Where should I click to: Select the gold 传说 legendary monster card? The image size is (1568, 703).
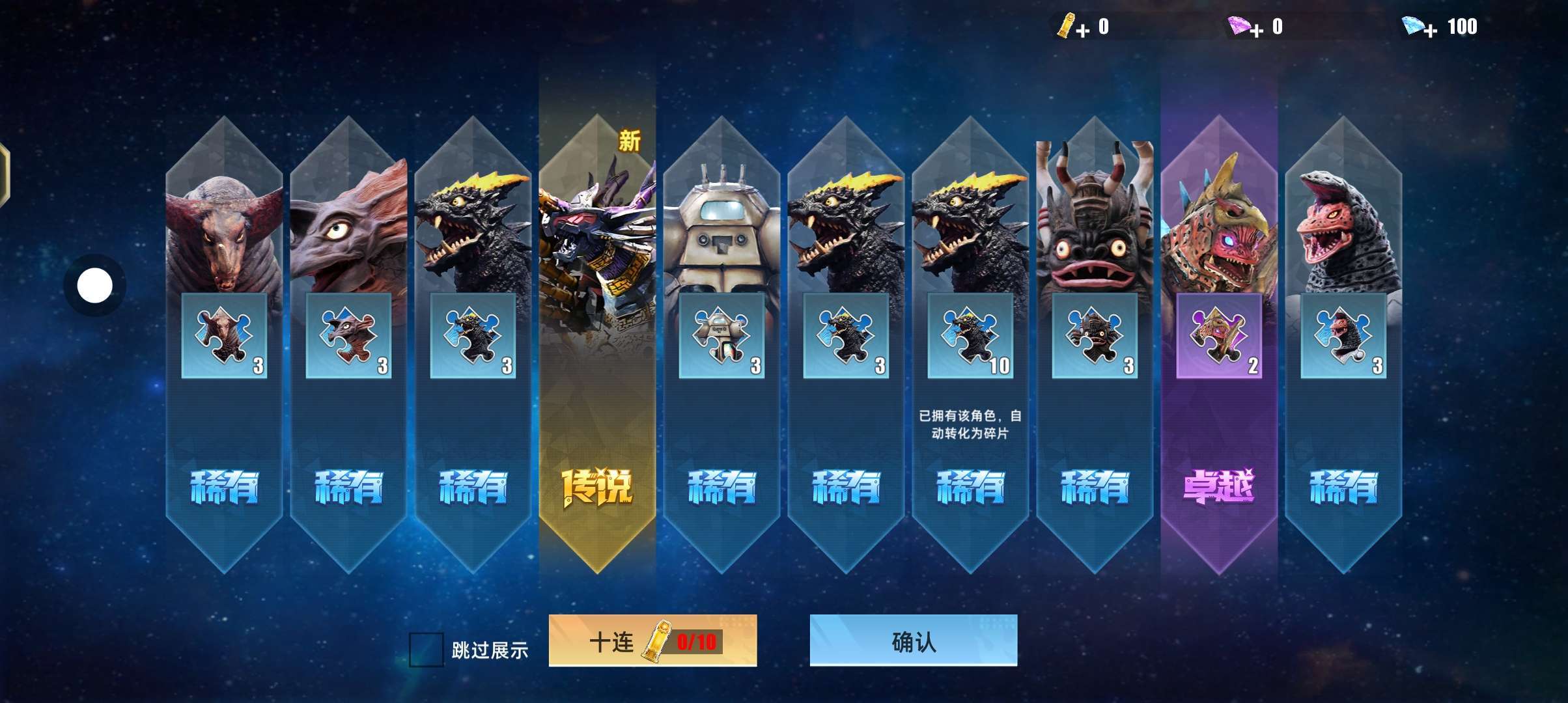(x=597, y=345)
